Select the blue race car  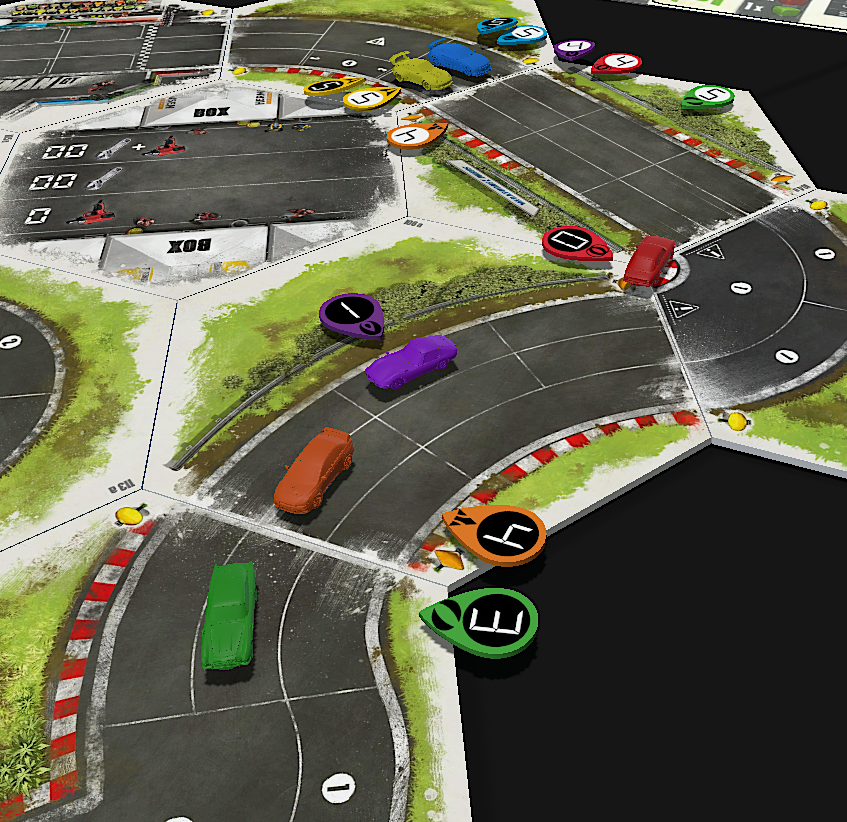click(459, 58)
